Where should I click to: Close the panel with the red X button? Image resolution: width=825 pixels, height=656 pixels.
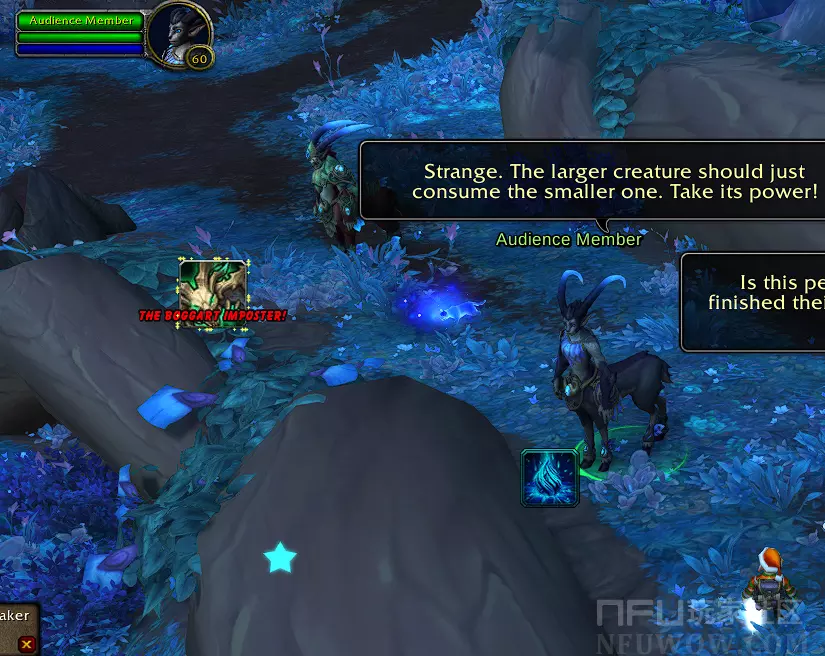click(27, 644)
